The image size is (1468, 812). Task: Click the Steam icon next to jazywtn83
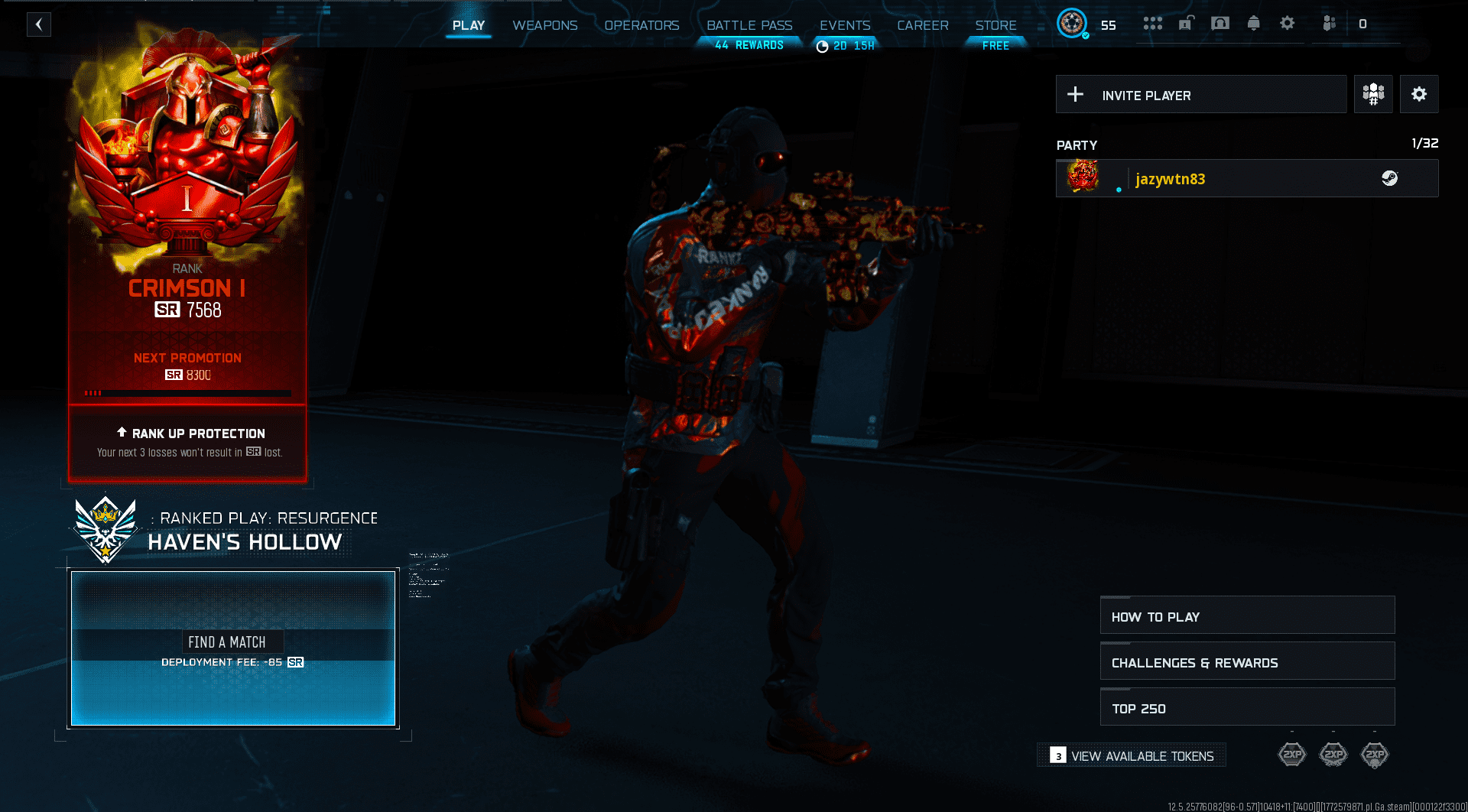click(x=1392, y=178)
